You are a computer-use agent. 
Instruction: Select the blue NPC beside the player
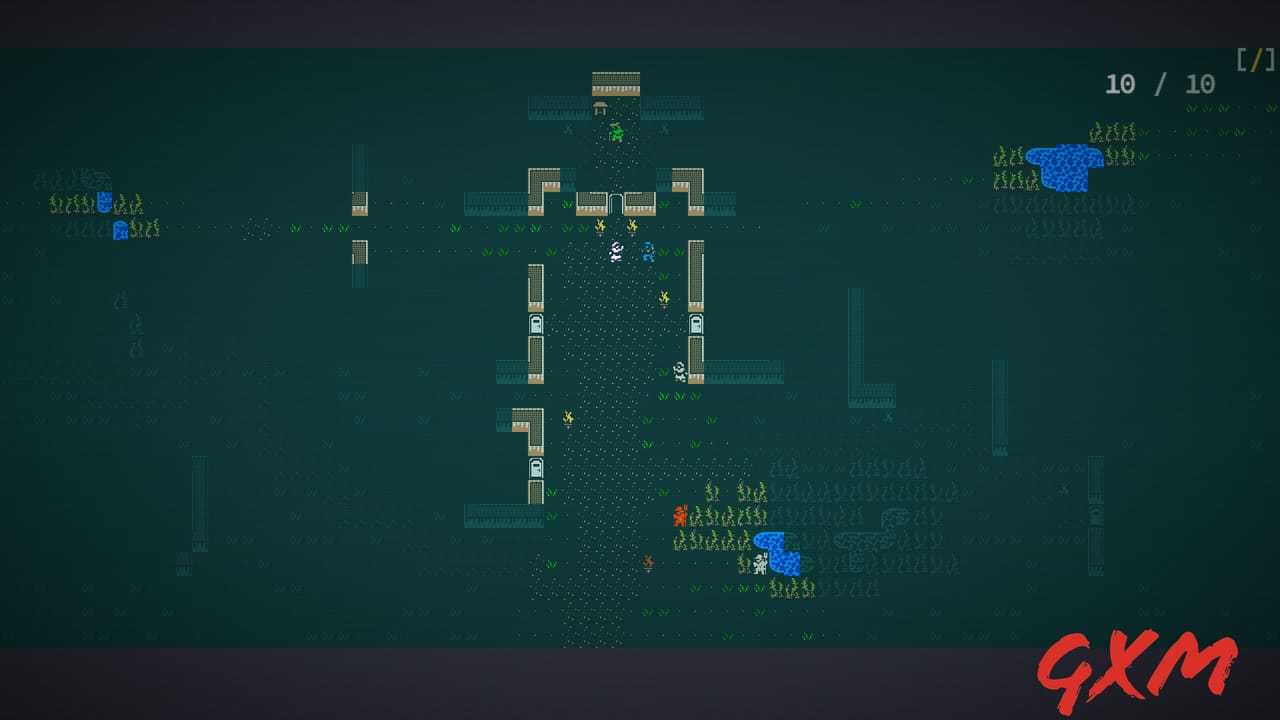(650, 252)
